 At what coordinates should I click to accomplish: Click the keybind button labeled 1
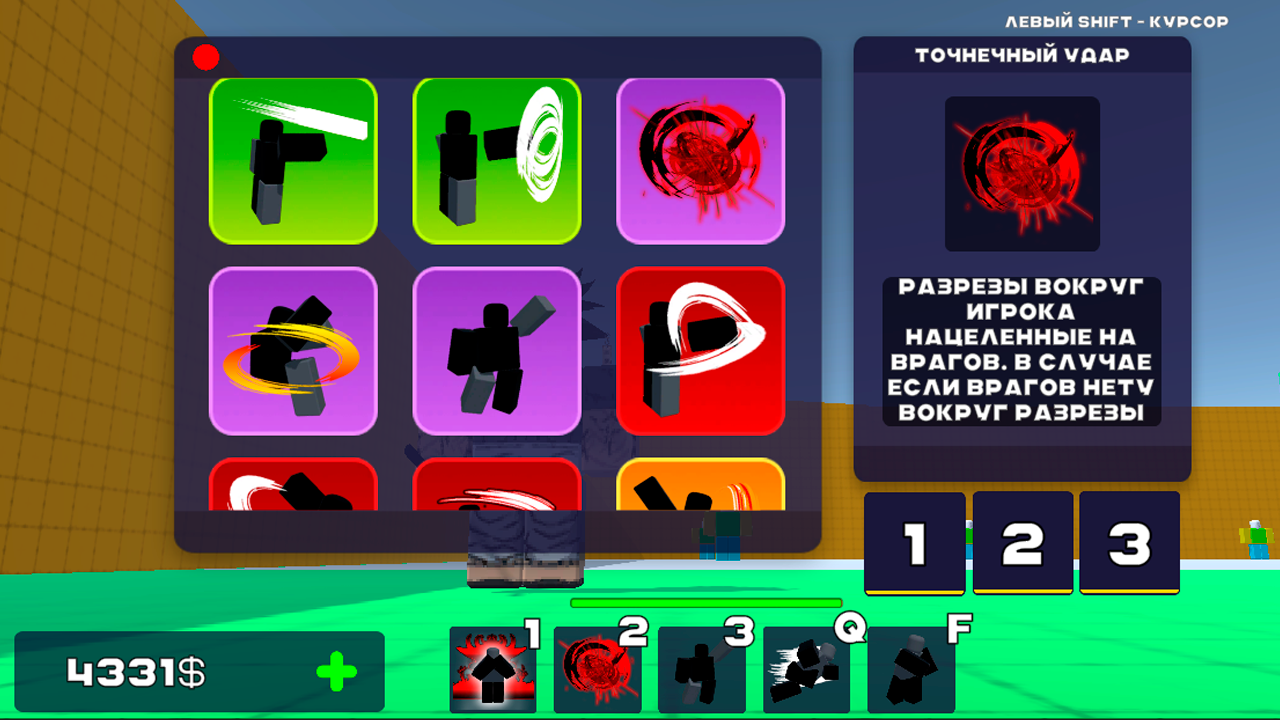916,541
